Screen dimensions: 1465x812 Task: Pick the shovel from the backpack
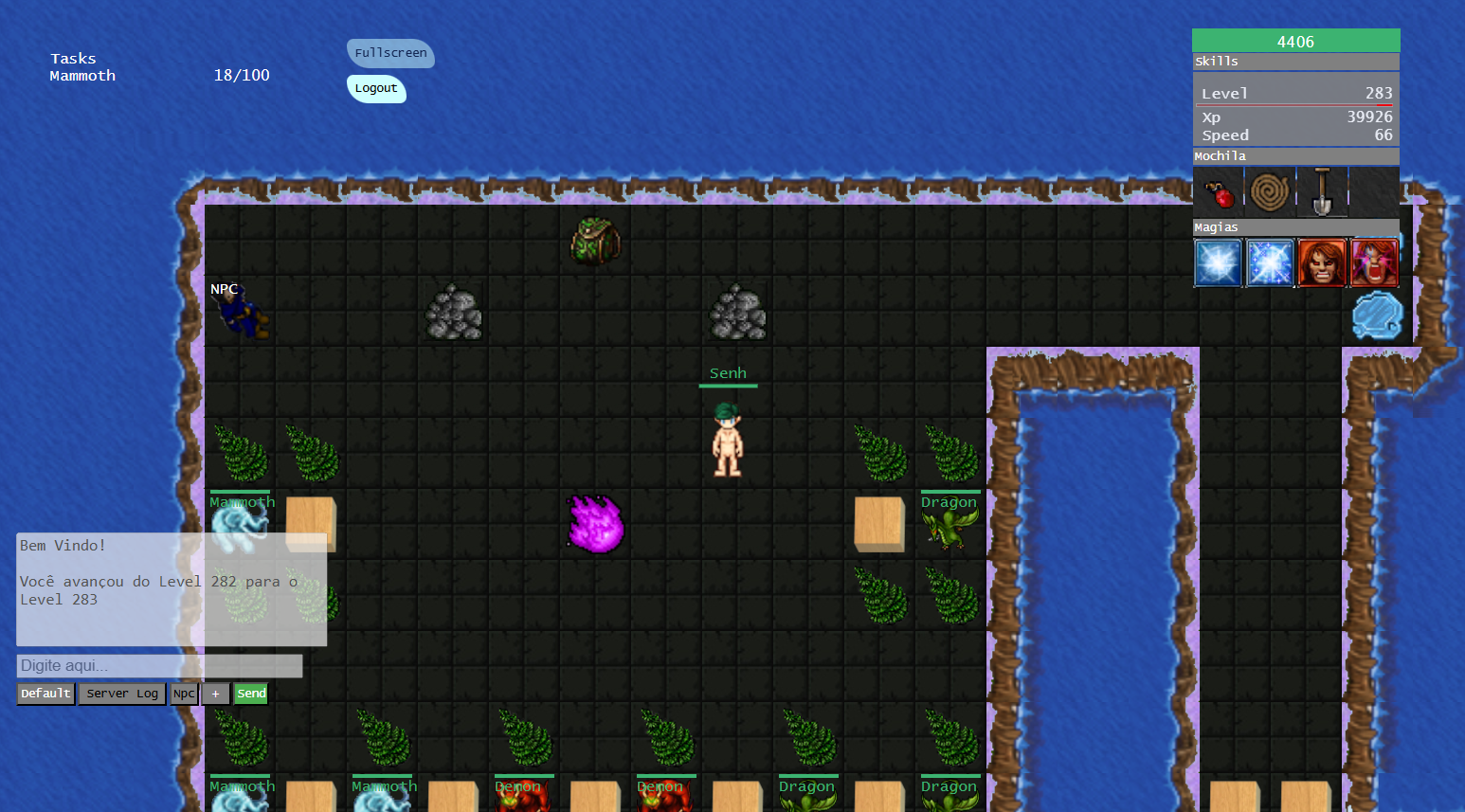click(1322, 192)
